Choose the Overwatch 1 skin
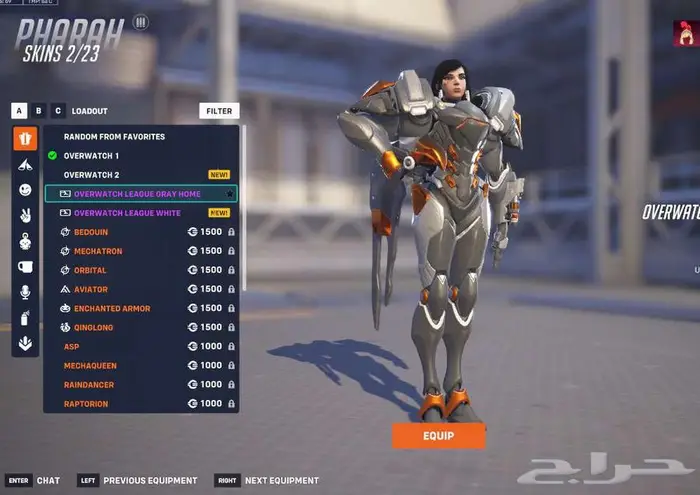Screen dimensions: 700x495 (x=91, y=155)
